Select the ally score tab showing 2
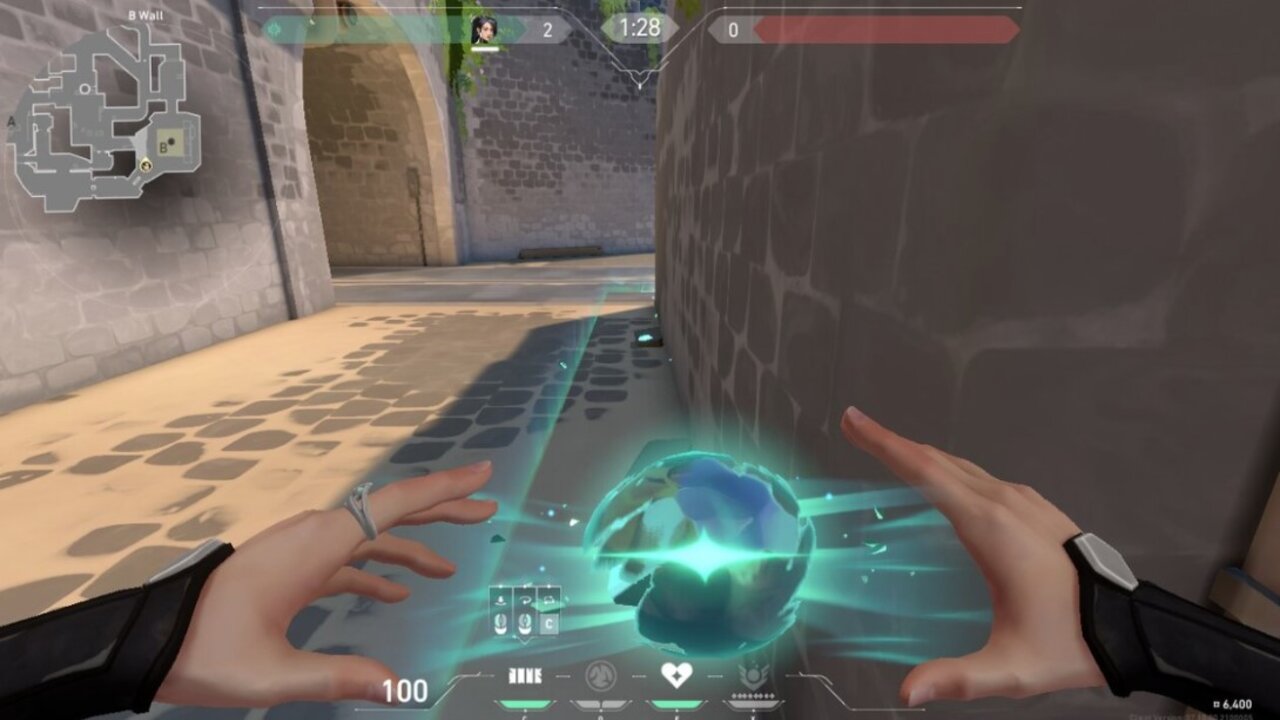Image resolution: width=1280 pixels, height=720 pixels. (548, 30)
